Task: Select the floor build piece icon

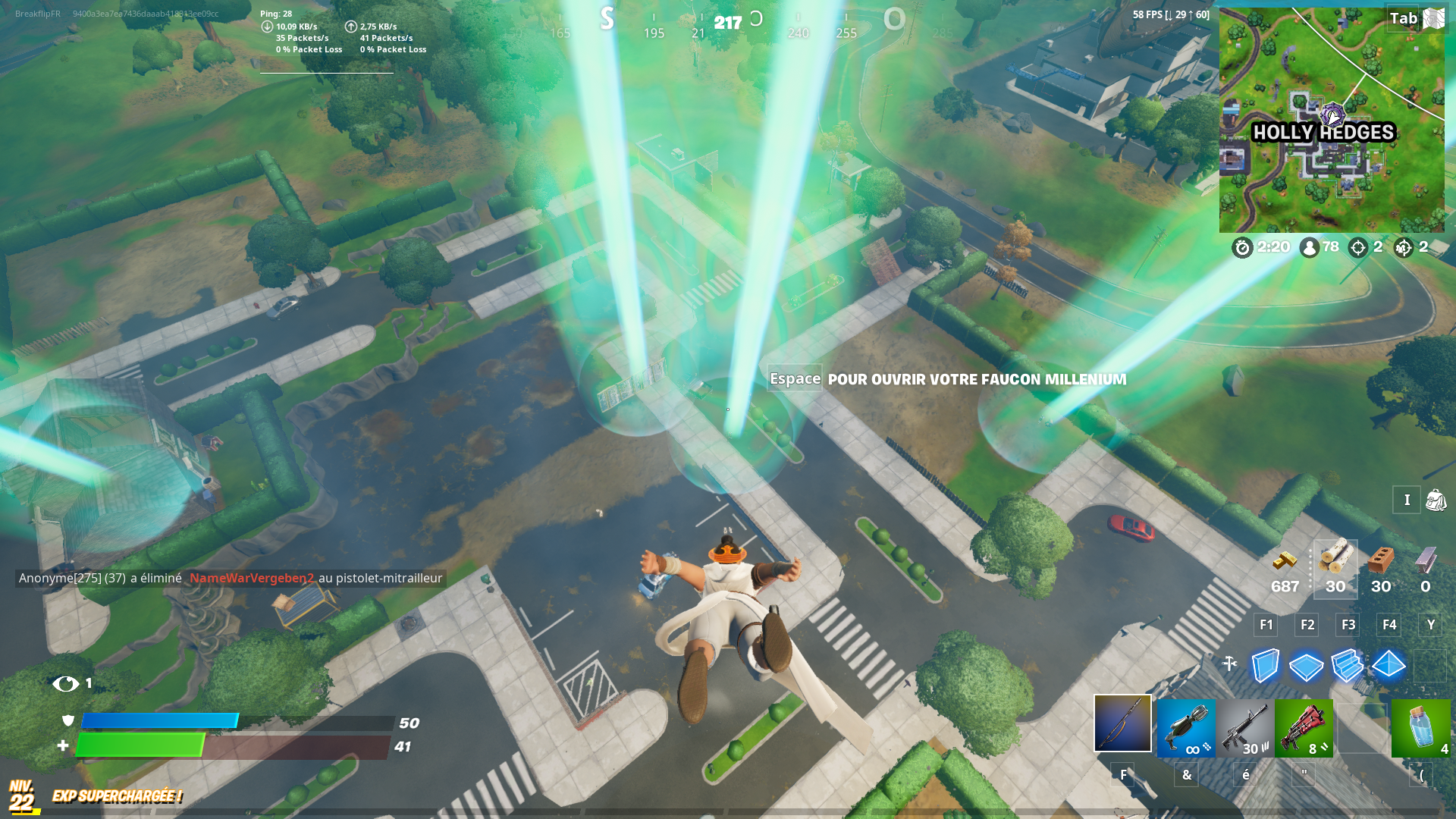Action: click(x=1306, y=666)
